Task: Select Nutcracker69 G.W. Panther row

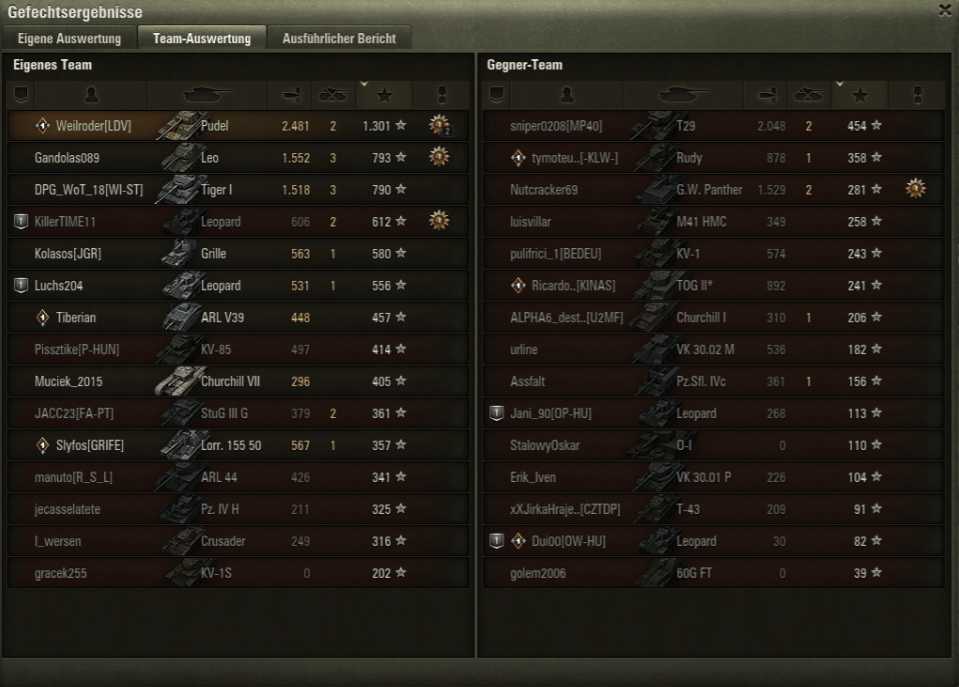Action: click(x=713, y=190)
